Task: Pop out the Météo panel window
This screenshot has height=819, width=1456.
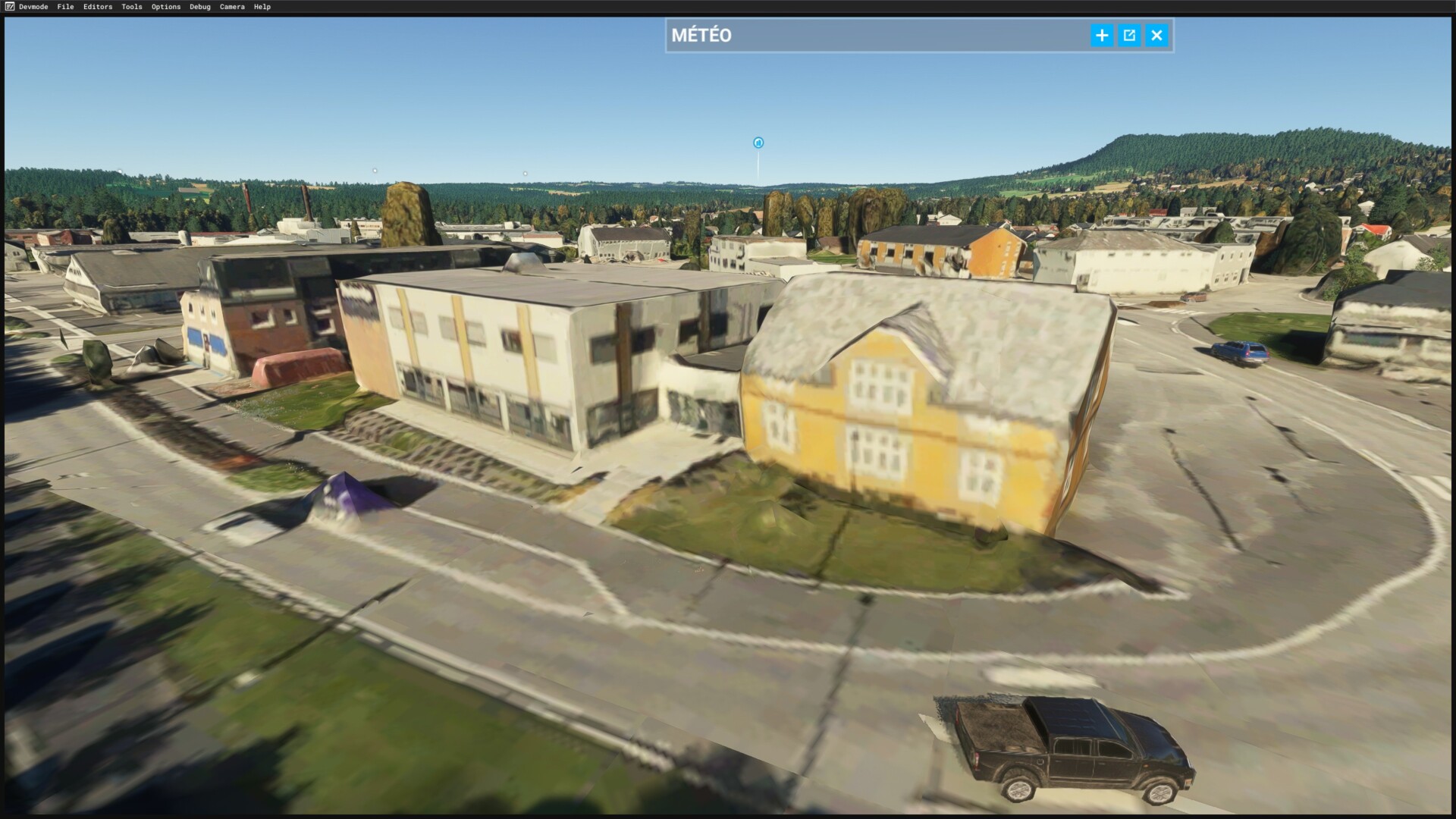Action: coord(1129,36)
